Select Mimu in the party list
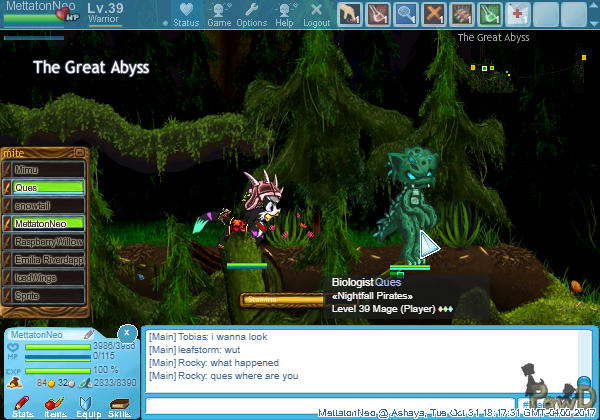The image size is (600, 420). click(46, 170)
